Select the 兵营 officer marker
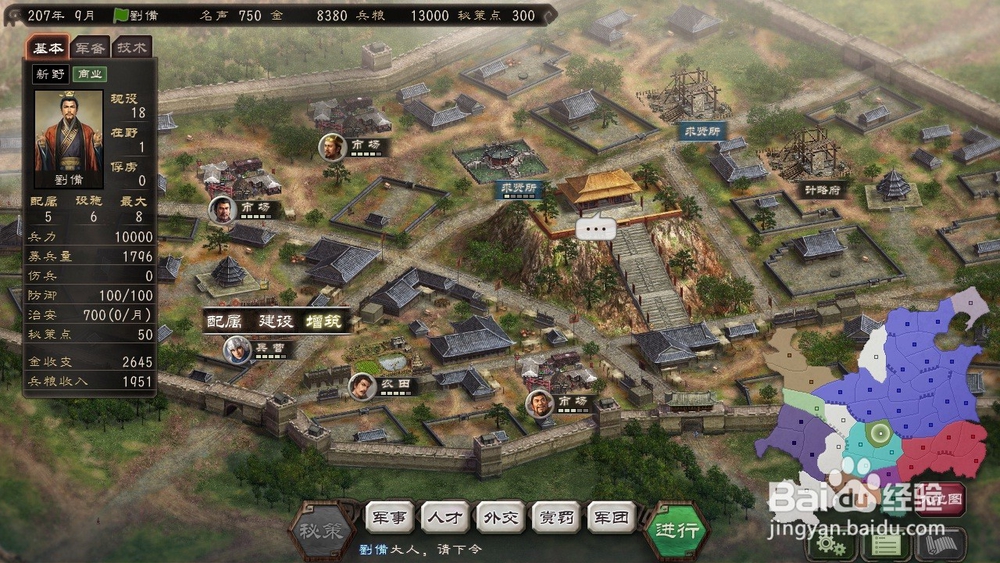Screen dimensions: 1000x563 click(x=237, y=349)
